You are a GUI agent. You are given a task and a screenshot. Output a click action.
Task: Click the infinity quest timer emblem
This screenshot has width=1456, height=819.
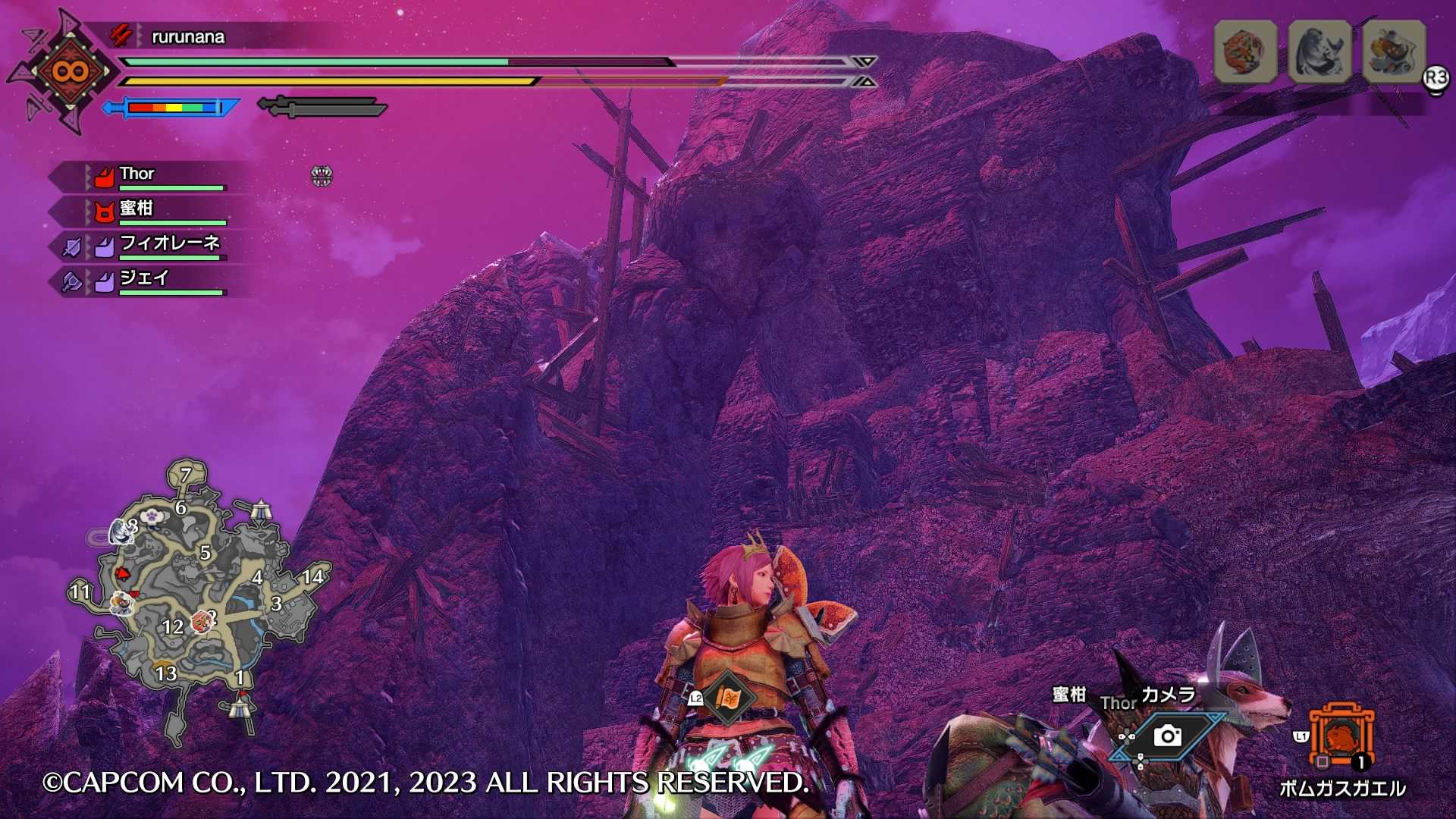pyautogui.click(x=70, y=72)
